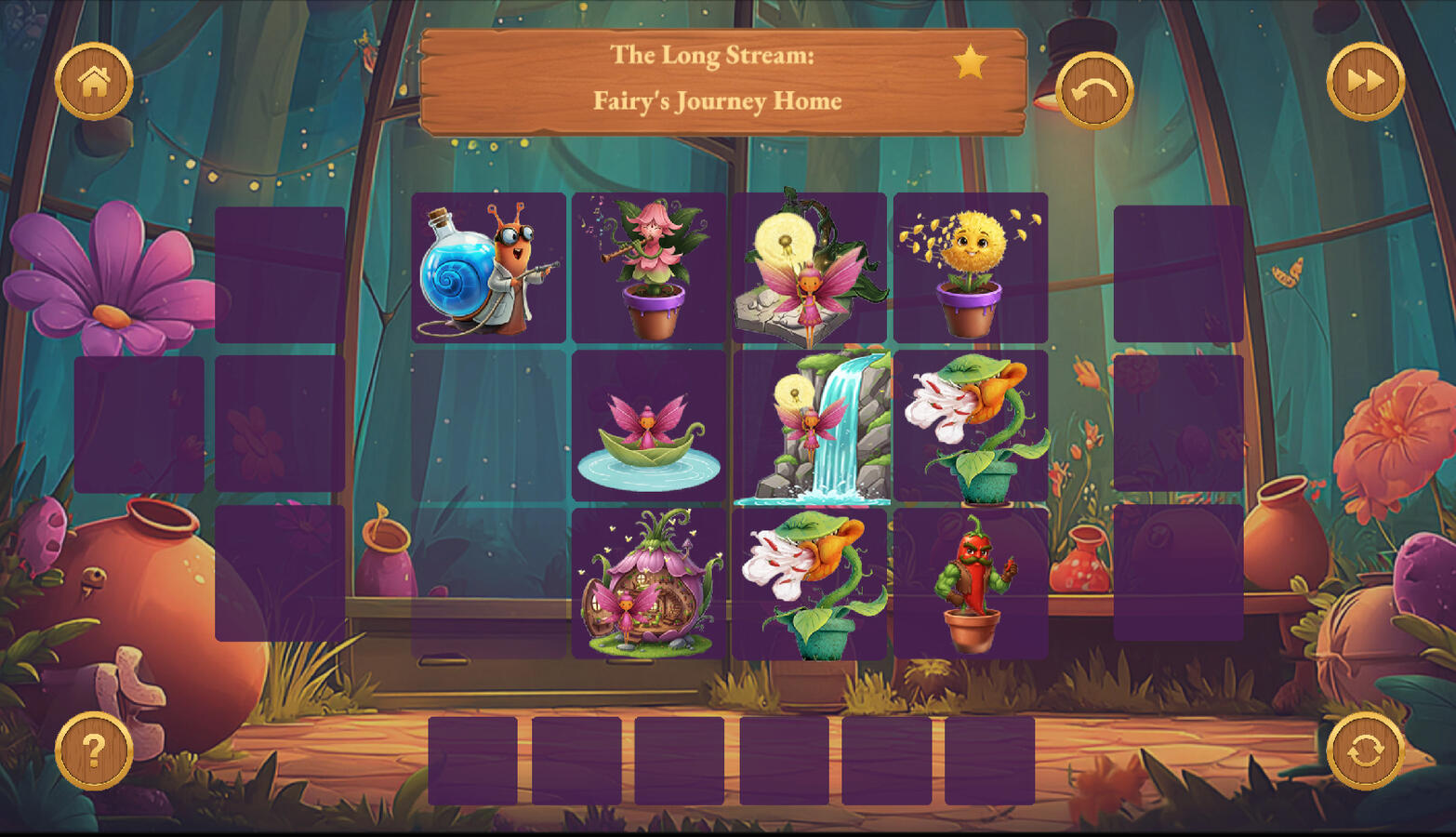Restart the puzzle with the refresh button
Viewport: 1456px width, 837px height.
point(1365,751)
